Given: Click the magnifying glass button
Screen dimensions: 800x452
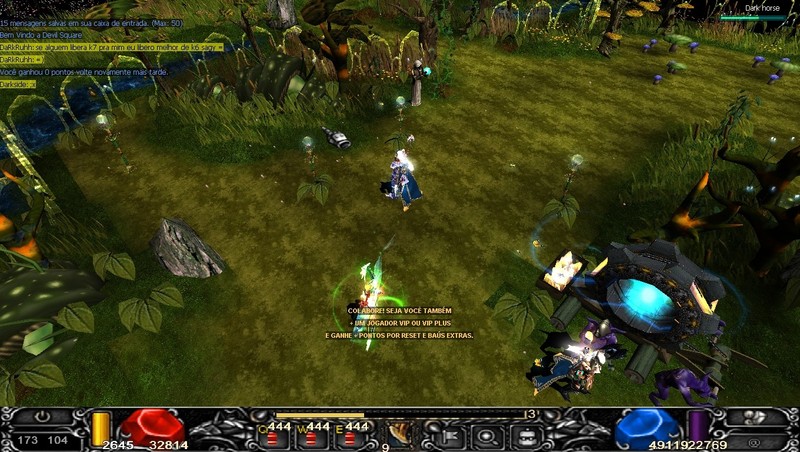Looking at the screenshot, I should tap(488, 436).
